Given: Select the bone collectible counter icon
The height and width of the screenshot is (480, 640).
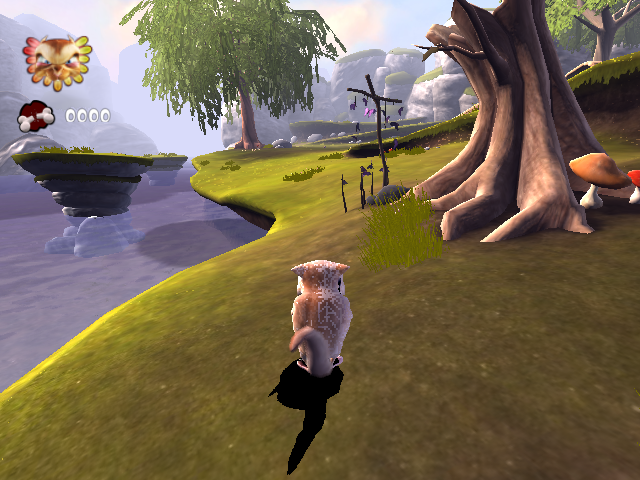Looking at the screenshot, I should point(36,117).
